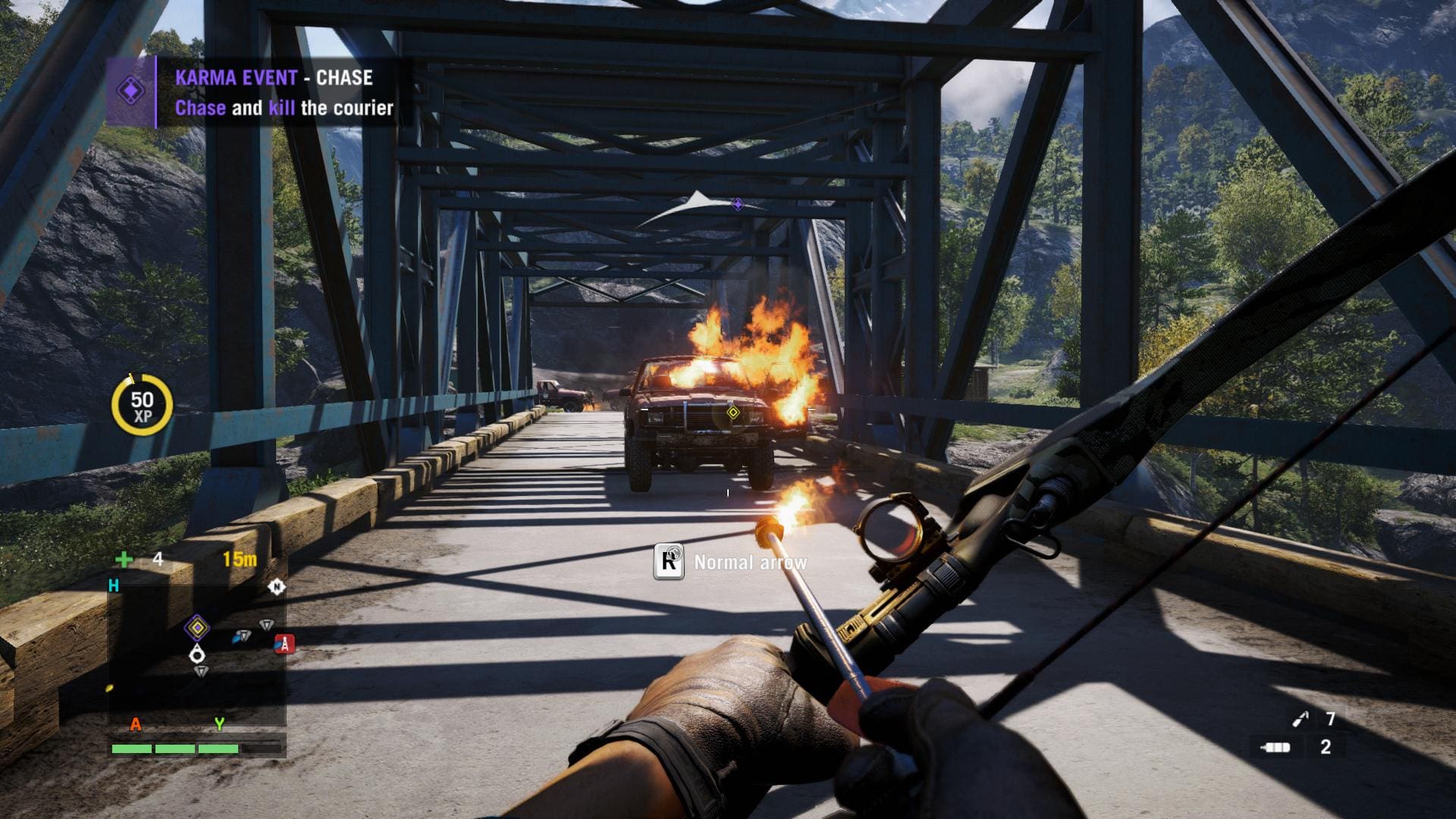The image size is (1456, 819).
Task: Click the purple waypoint diamond above the bridge
Action: click(737, 204)
